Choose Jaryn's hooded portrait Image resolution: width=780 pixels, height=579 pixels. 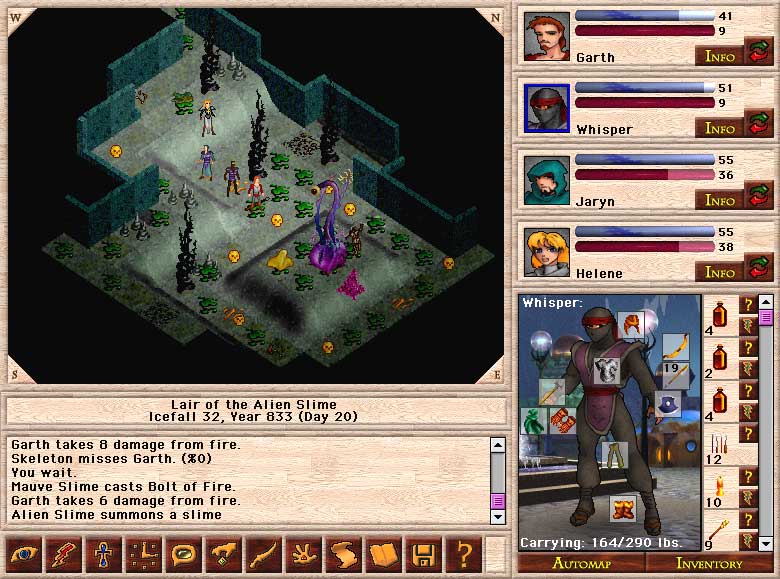pos(546,181)
